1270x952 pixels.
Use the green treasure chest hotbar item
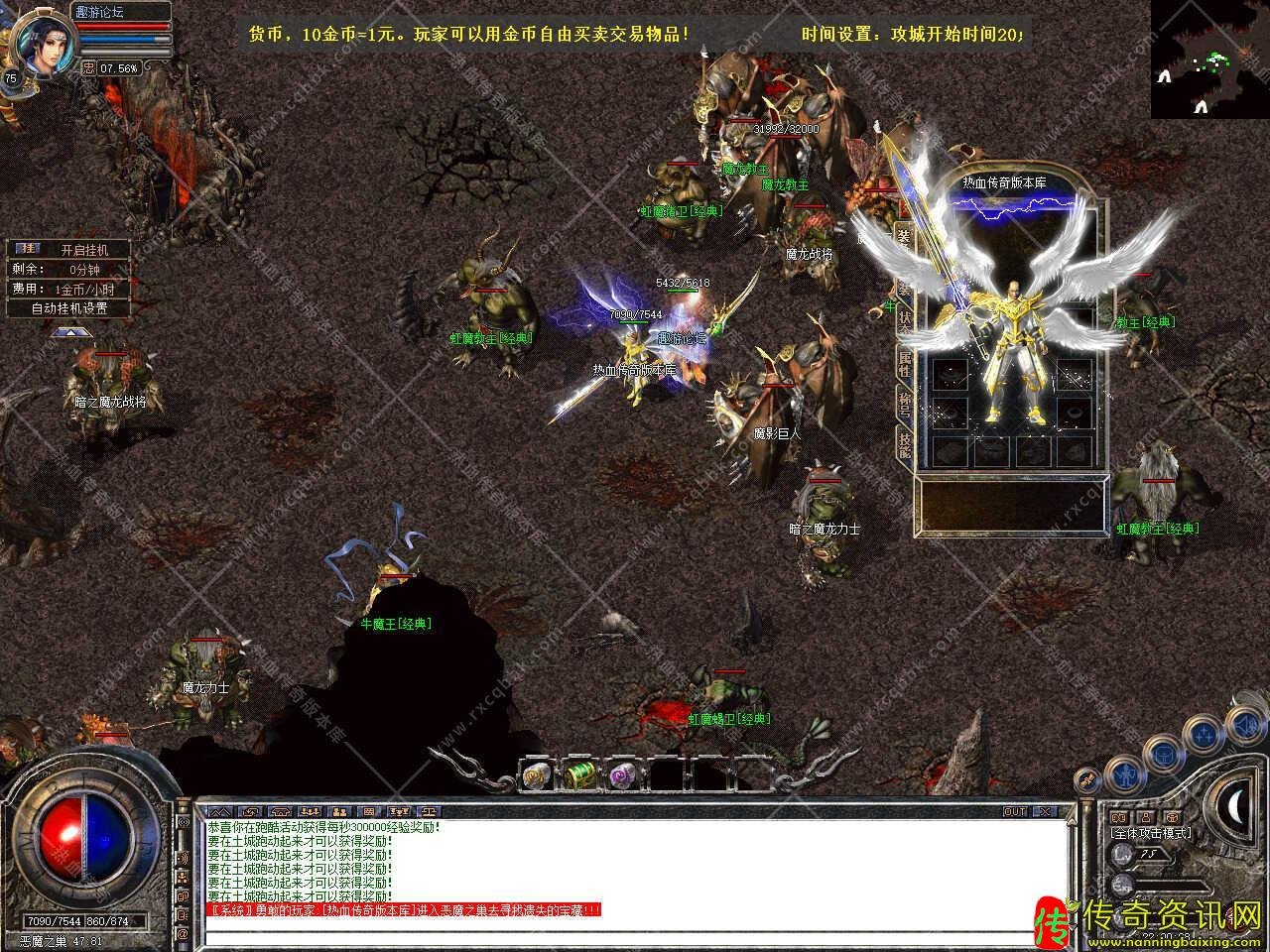point(579,774)
